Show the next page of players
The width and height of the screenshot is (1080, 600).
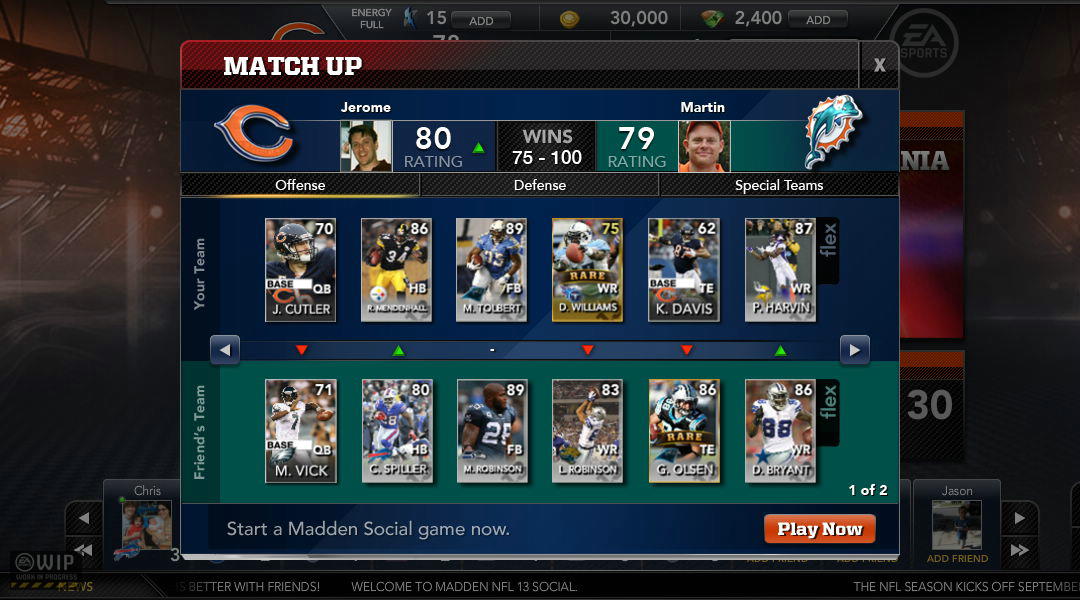click(854, 350)
